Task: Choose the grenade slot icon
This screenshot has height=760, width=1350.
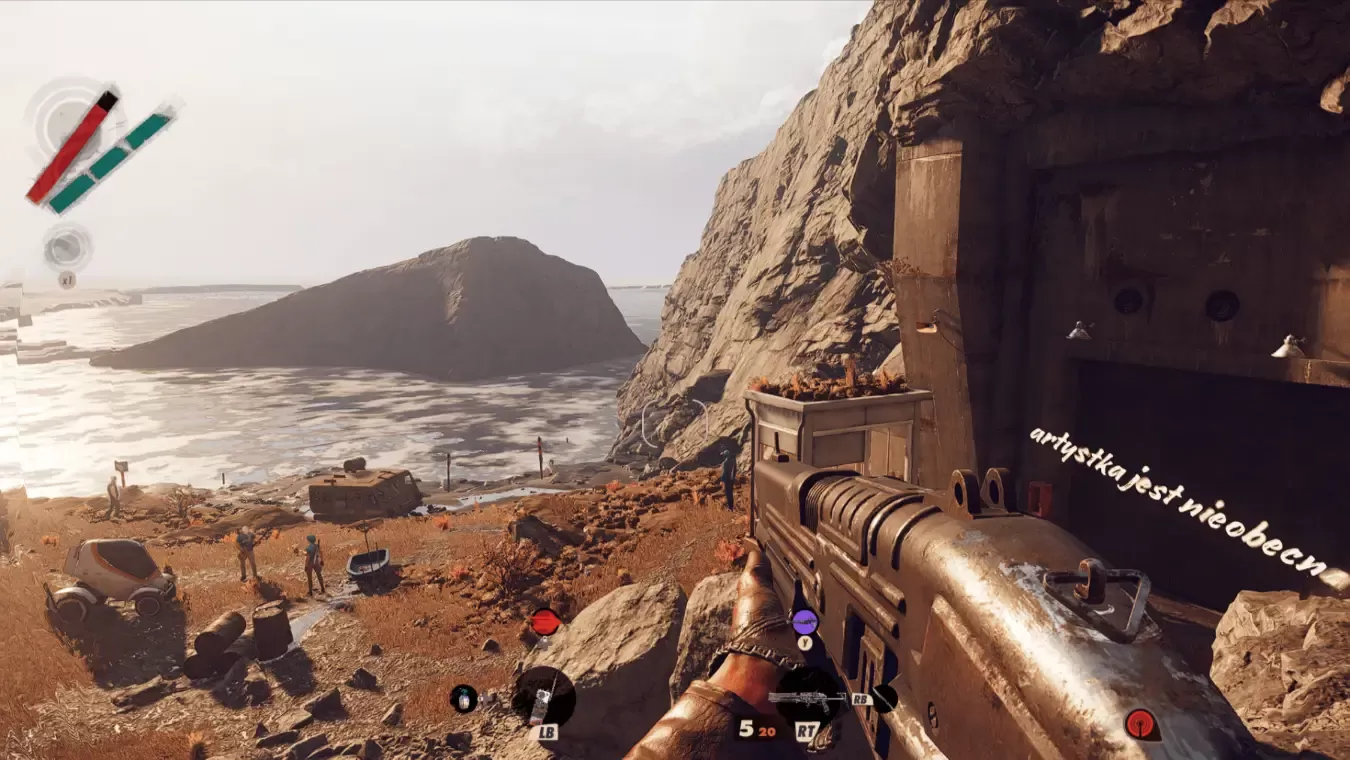Action: click(x=463, y=698)
